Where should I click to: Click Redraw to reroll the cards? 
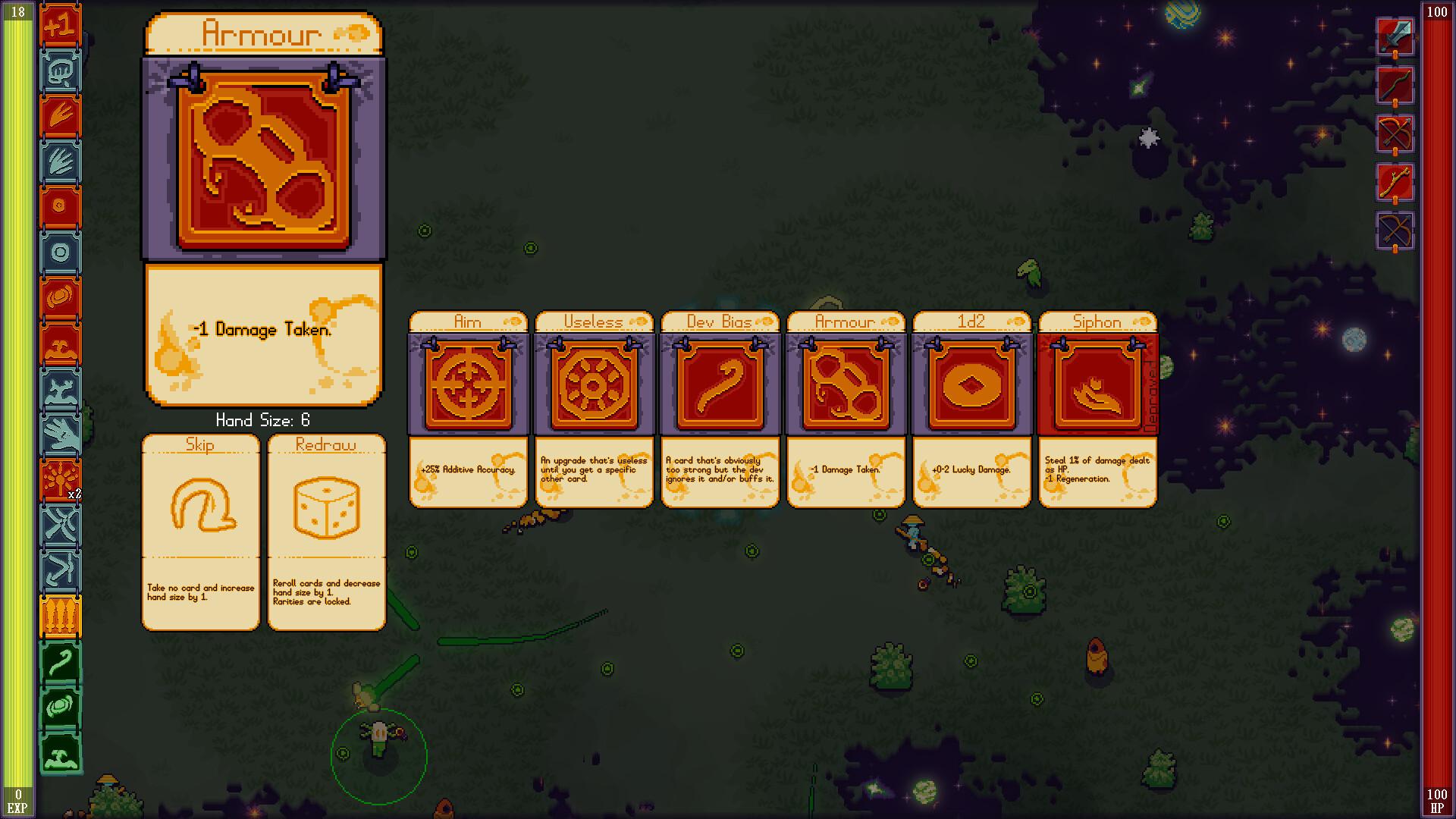point(326,531)
